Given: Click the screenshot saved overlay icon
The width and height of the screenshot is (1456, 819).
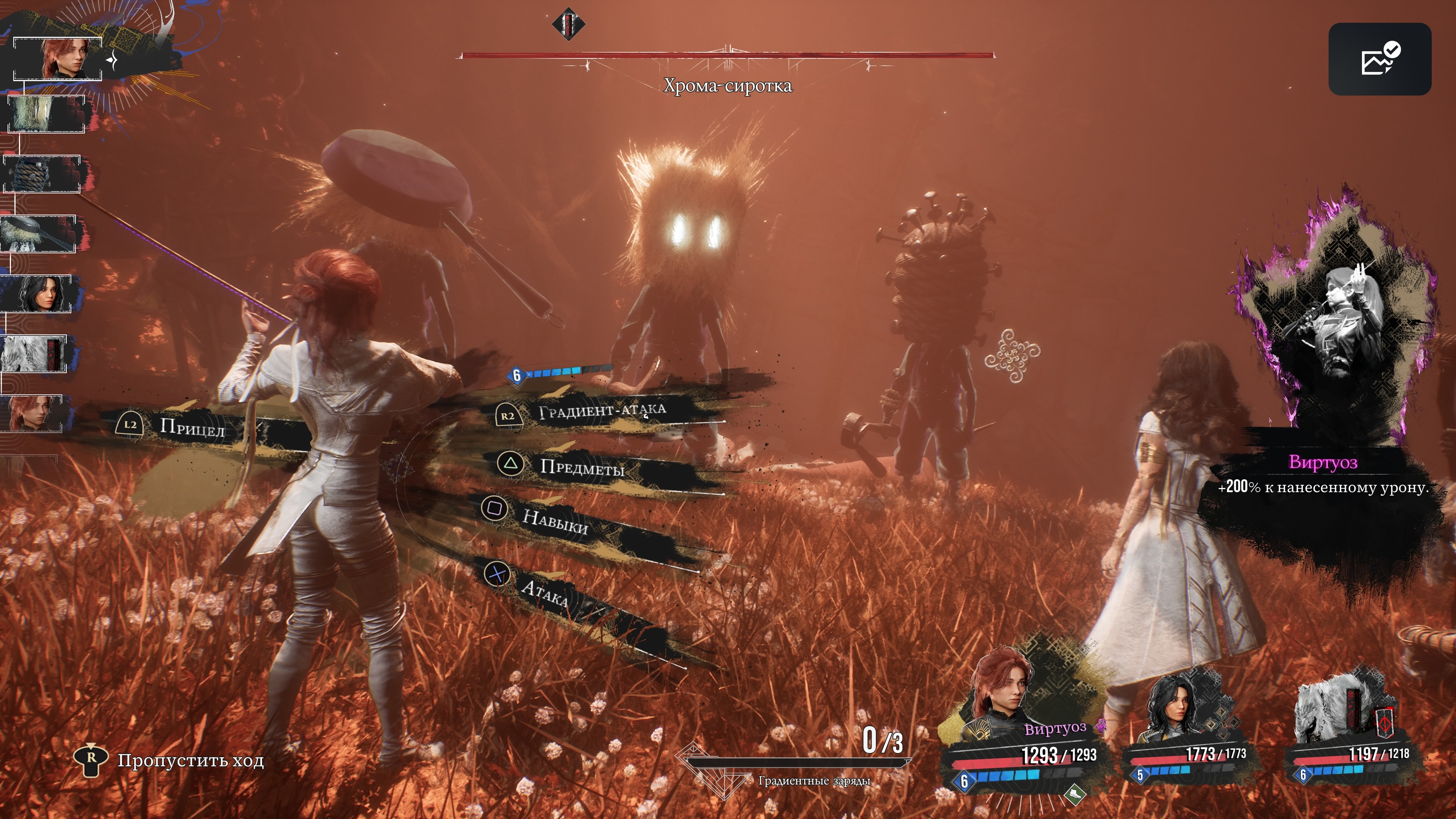Looking at the screenshot, I should [1379, 59].
